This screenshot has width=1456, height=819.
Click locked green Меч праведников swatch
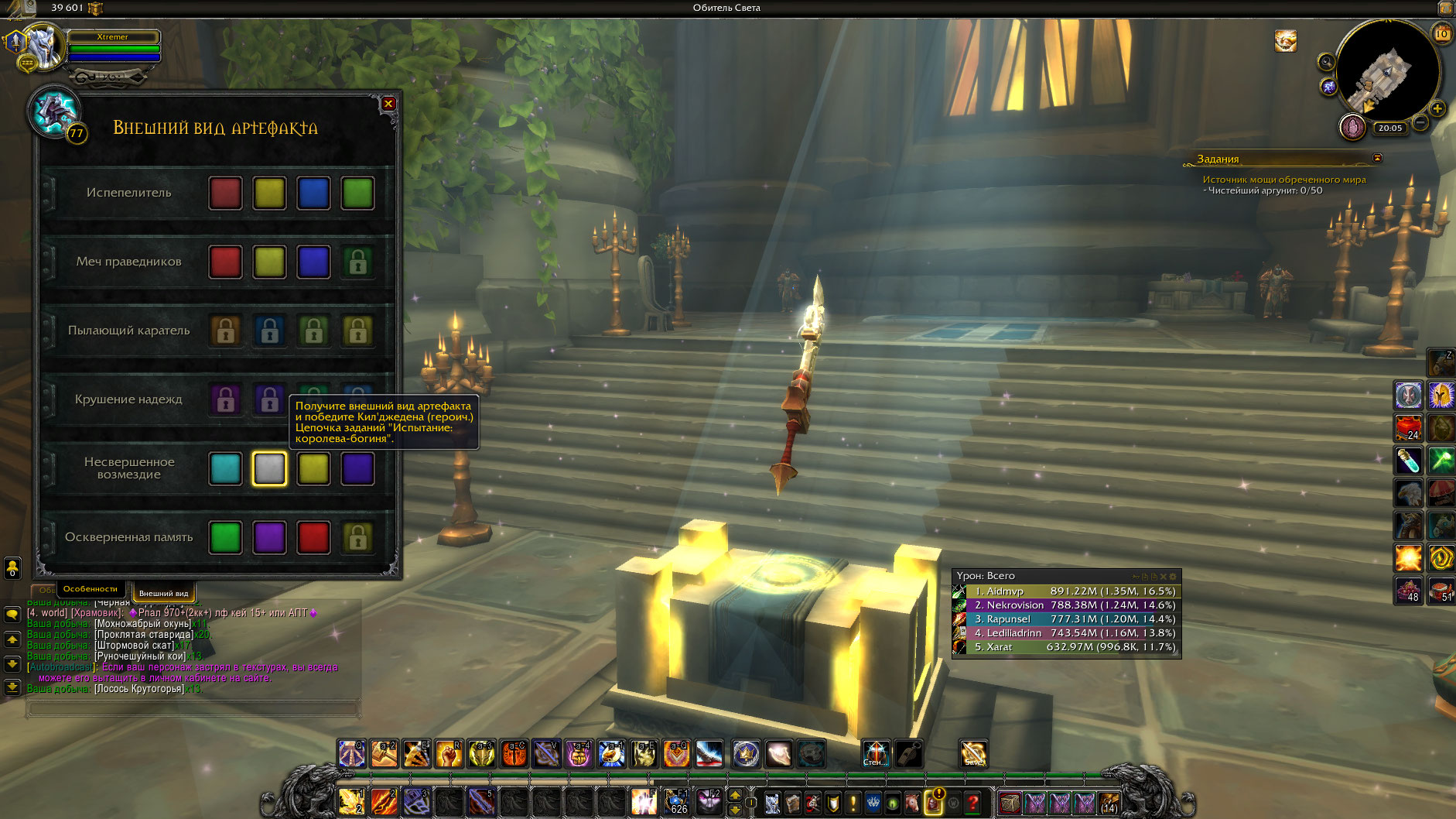(357, 262)
